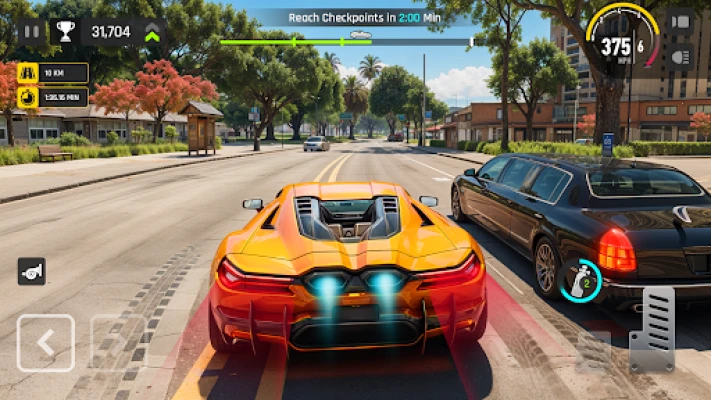Sound the horn
This screenshot has width=711, height=400.
point(31,271)
